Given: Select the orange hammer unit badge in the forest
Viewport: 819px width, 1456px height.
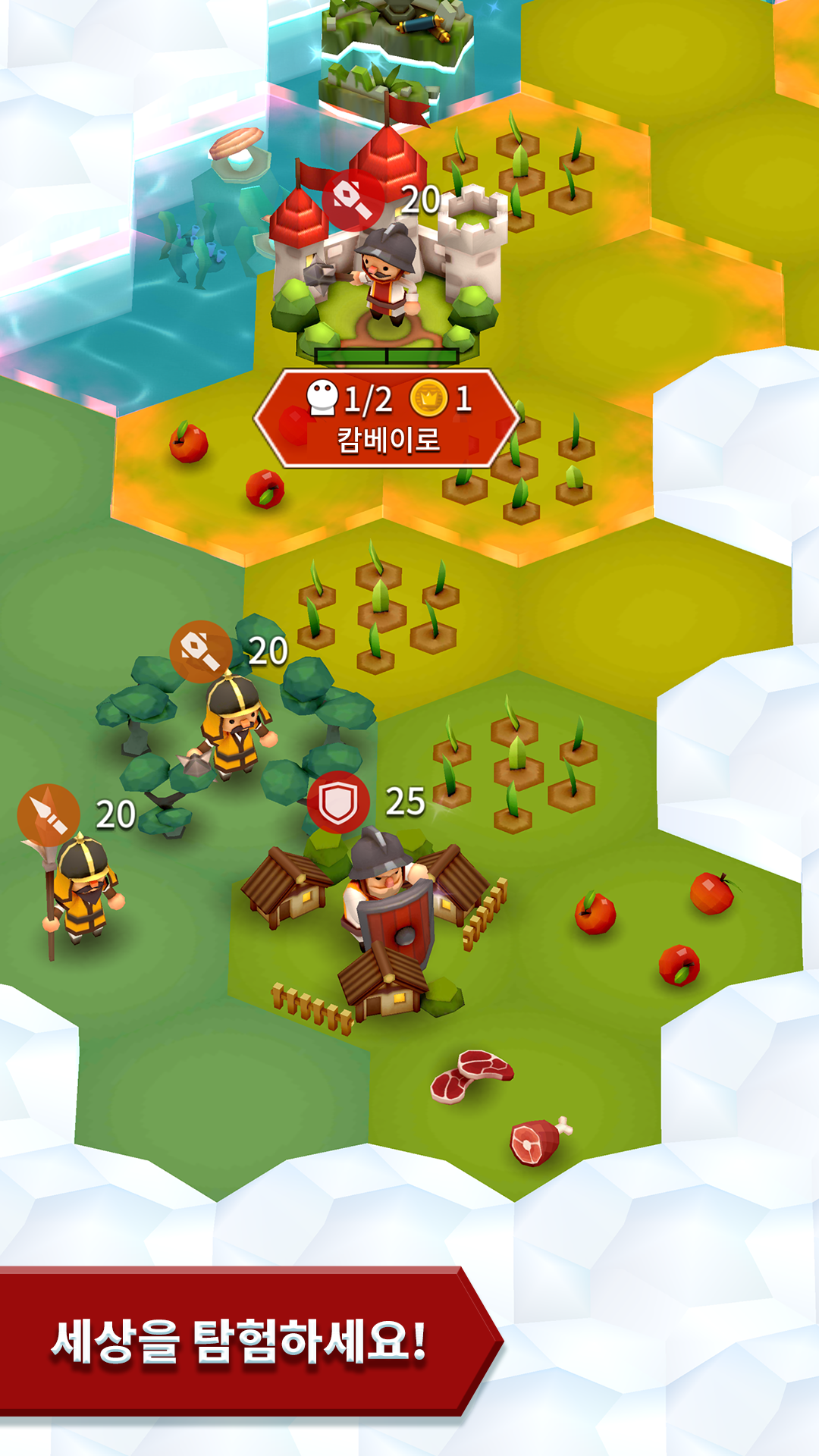Looking at the screenshot, I should (200, 651).
